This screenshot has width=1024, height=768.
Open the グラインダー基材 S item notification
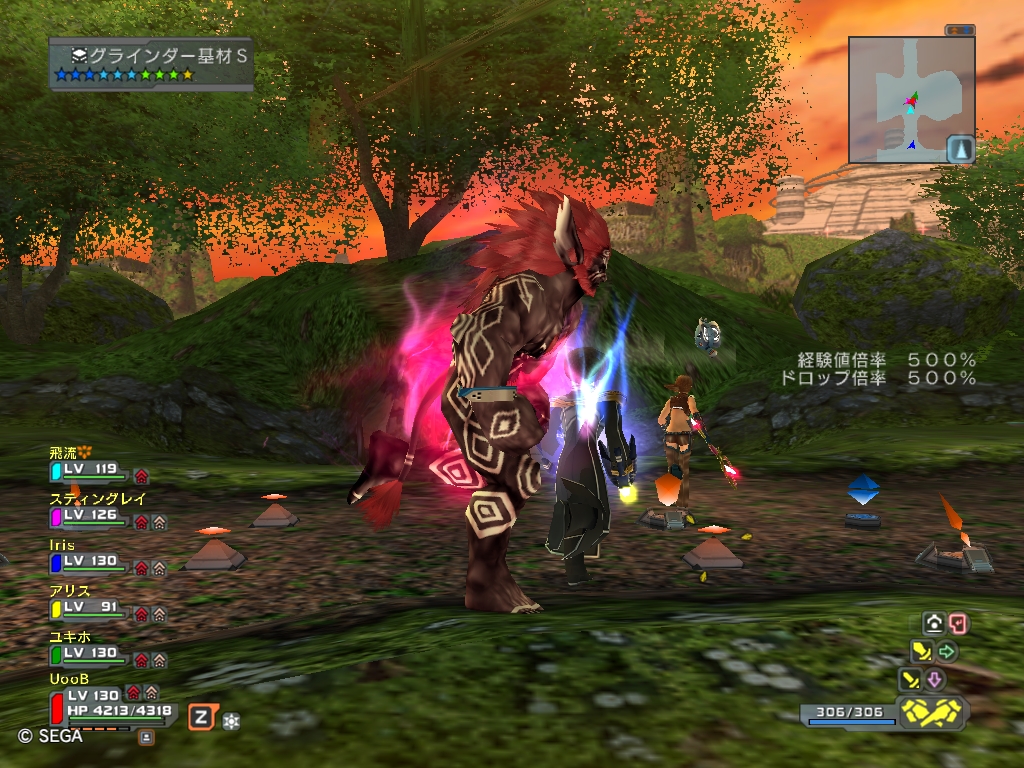tap(151, 63)
